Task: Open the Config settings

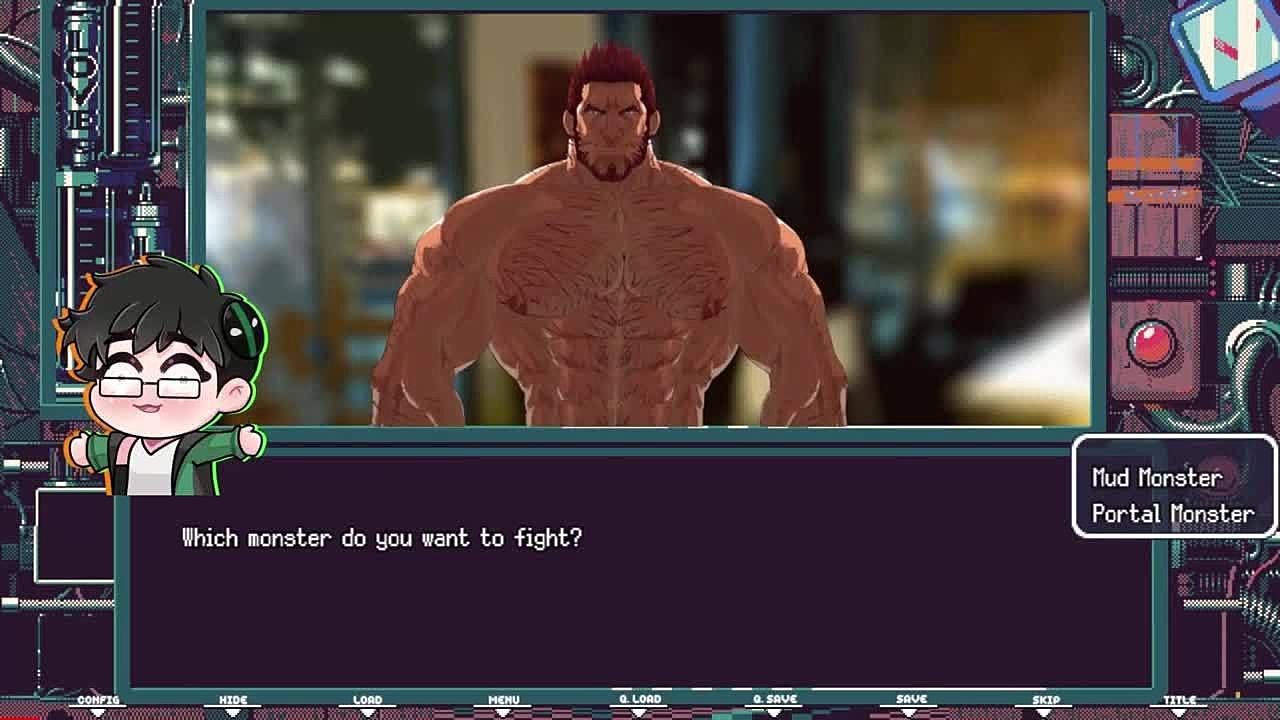Action: [98, 701]
